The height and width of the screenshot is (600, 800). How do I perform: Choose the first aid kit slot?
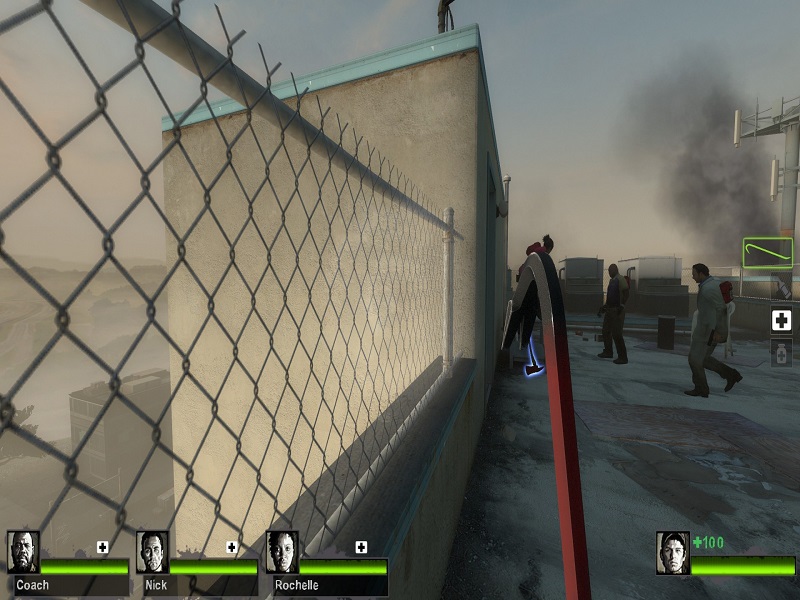tap(781, 320)
